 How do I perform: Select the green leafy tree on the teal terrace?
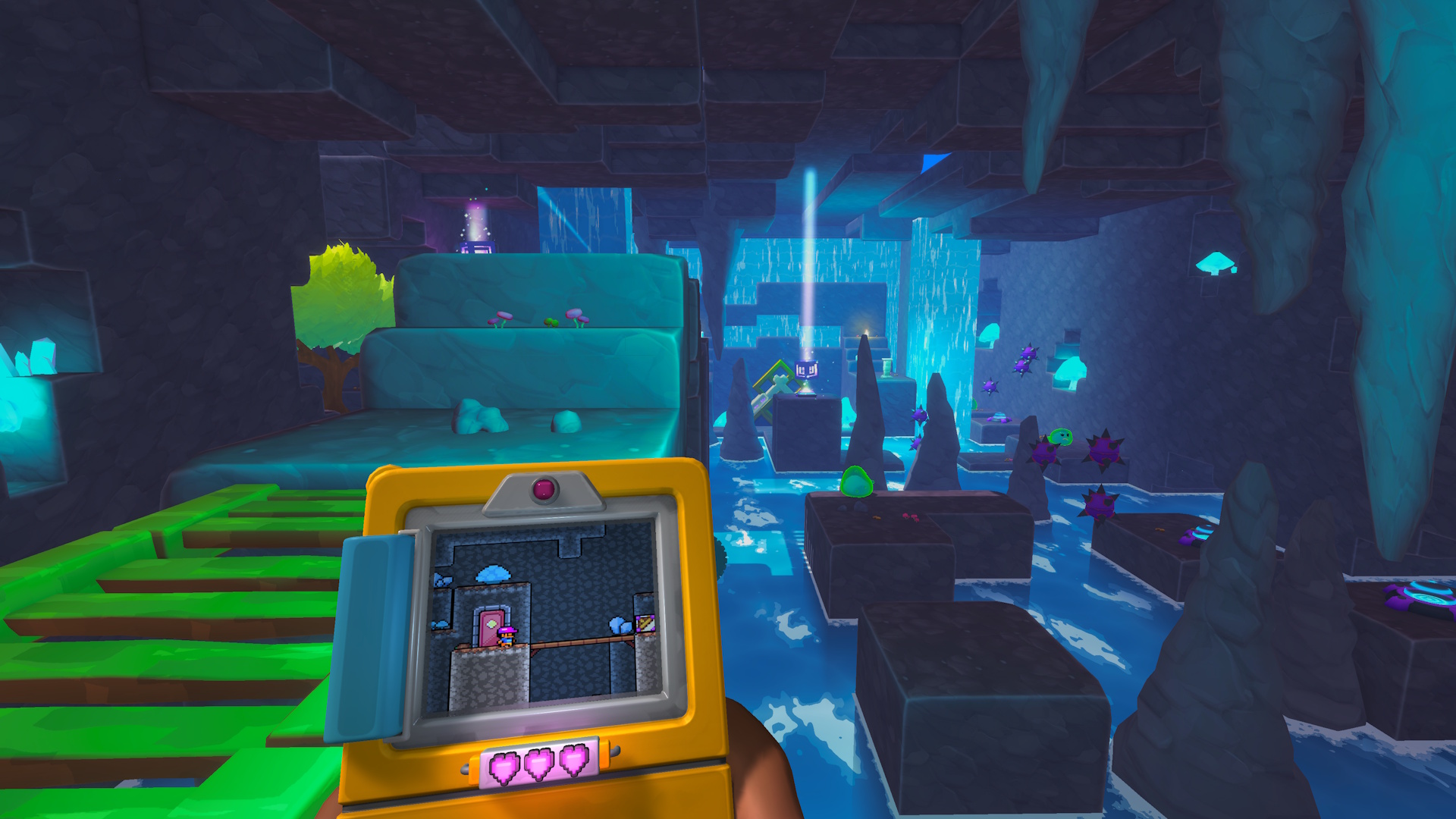pyautogui.click(x=341, y=296)
